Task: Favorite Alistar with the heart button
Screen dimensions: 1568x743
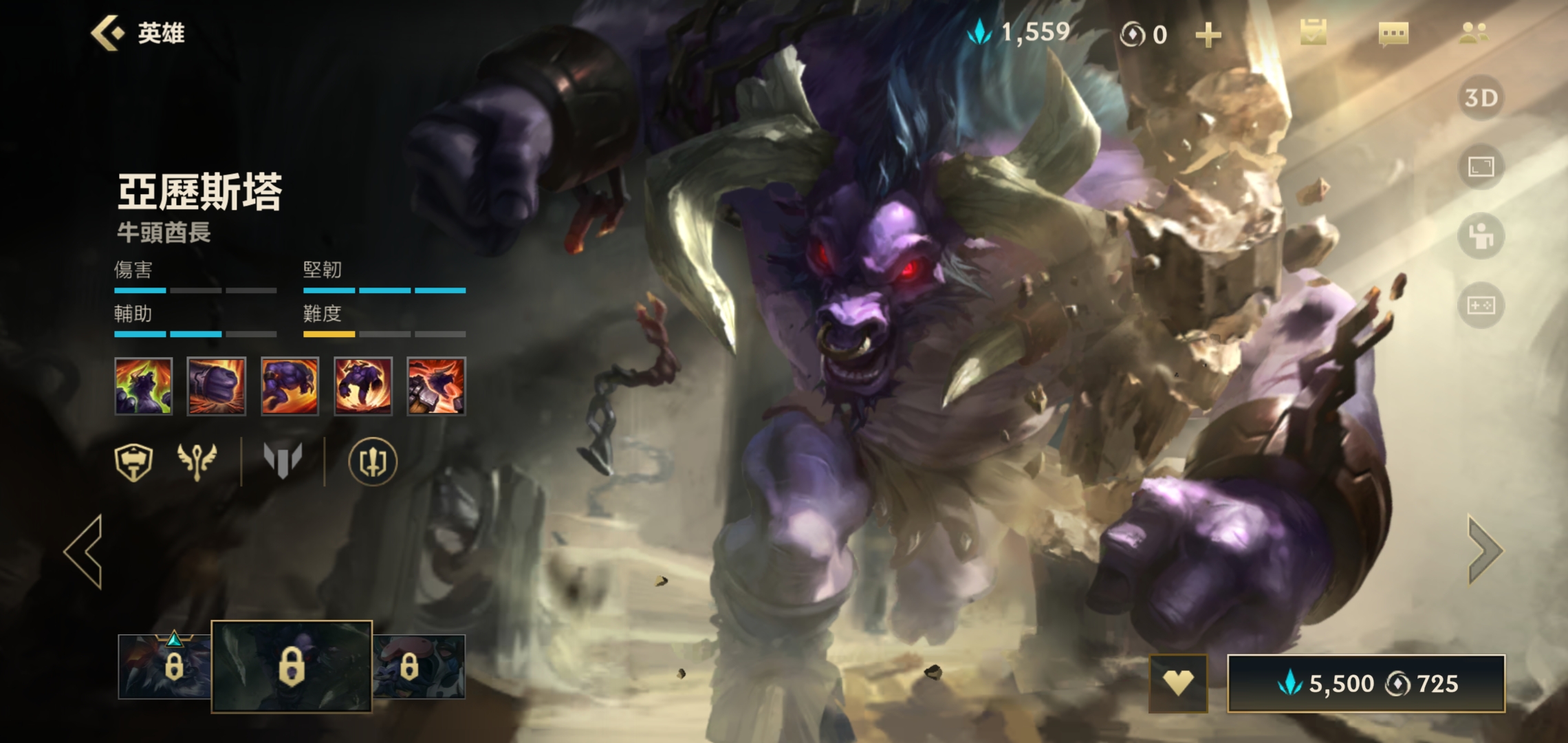Action: (x=1178, y=683)
